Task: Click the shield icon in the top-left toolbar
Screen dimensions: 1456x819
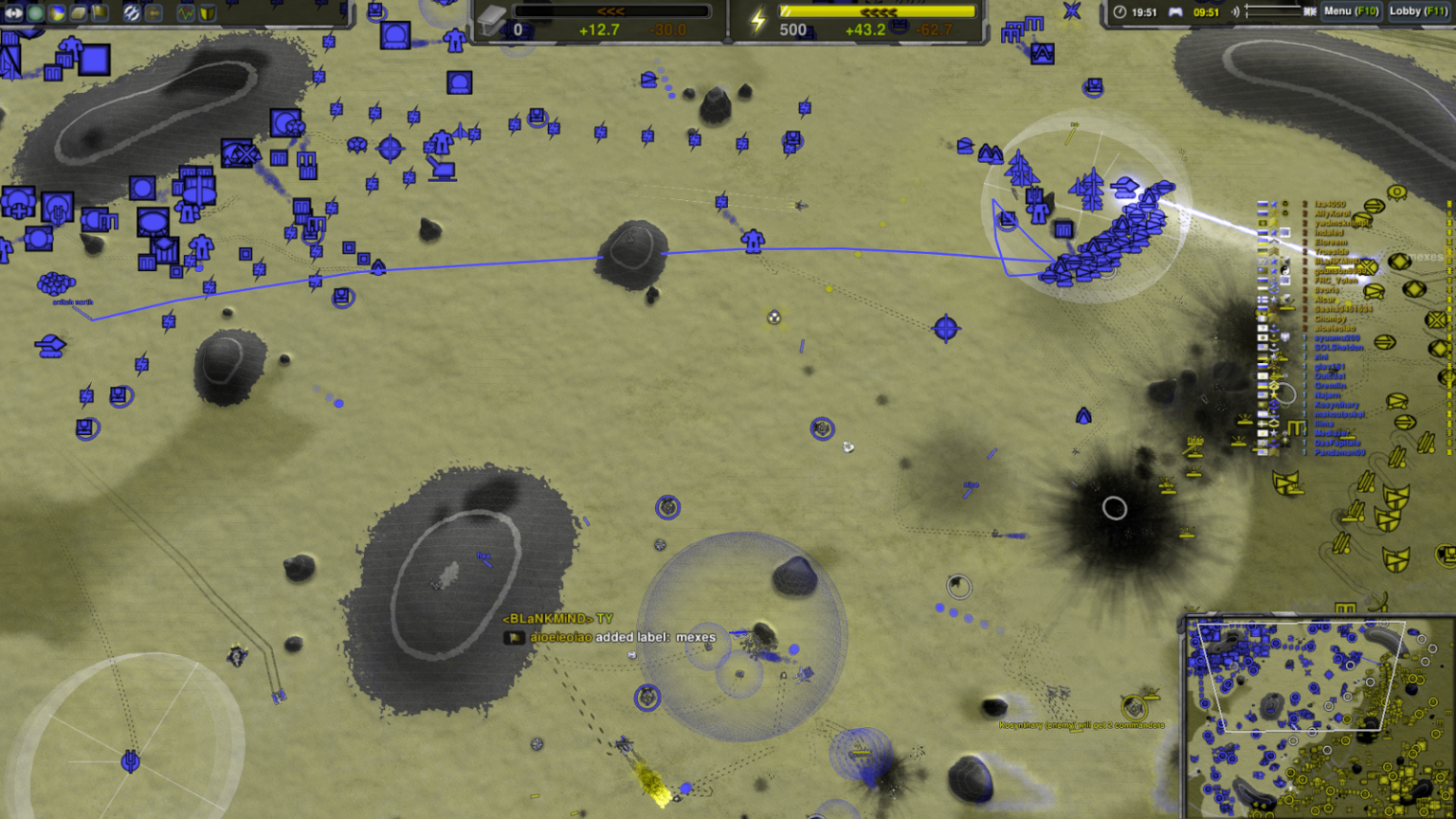Action: (x=208, y=13)
